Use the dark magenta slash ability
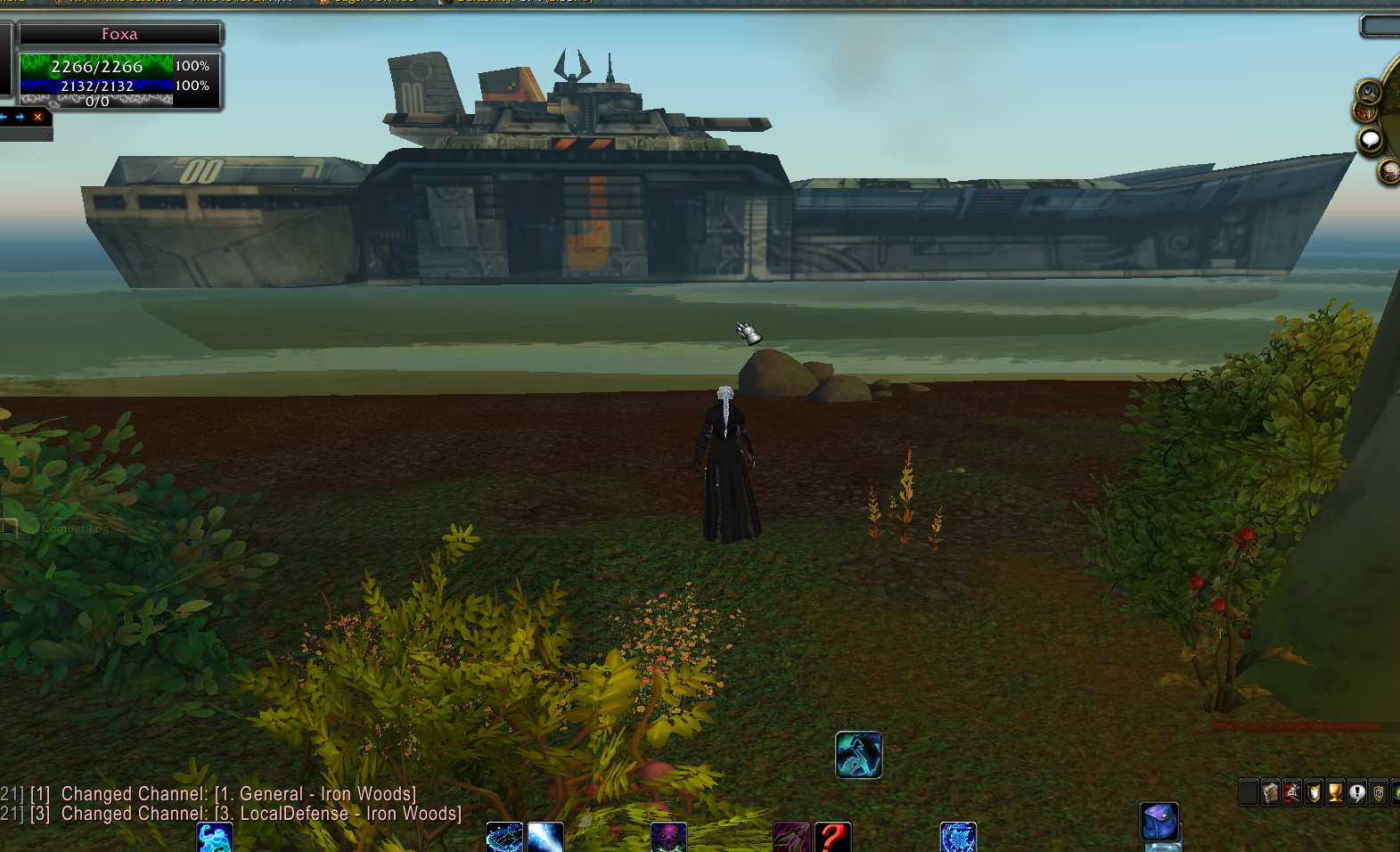This screenshot has width=1400, height=852. click(791, 839)
